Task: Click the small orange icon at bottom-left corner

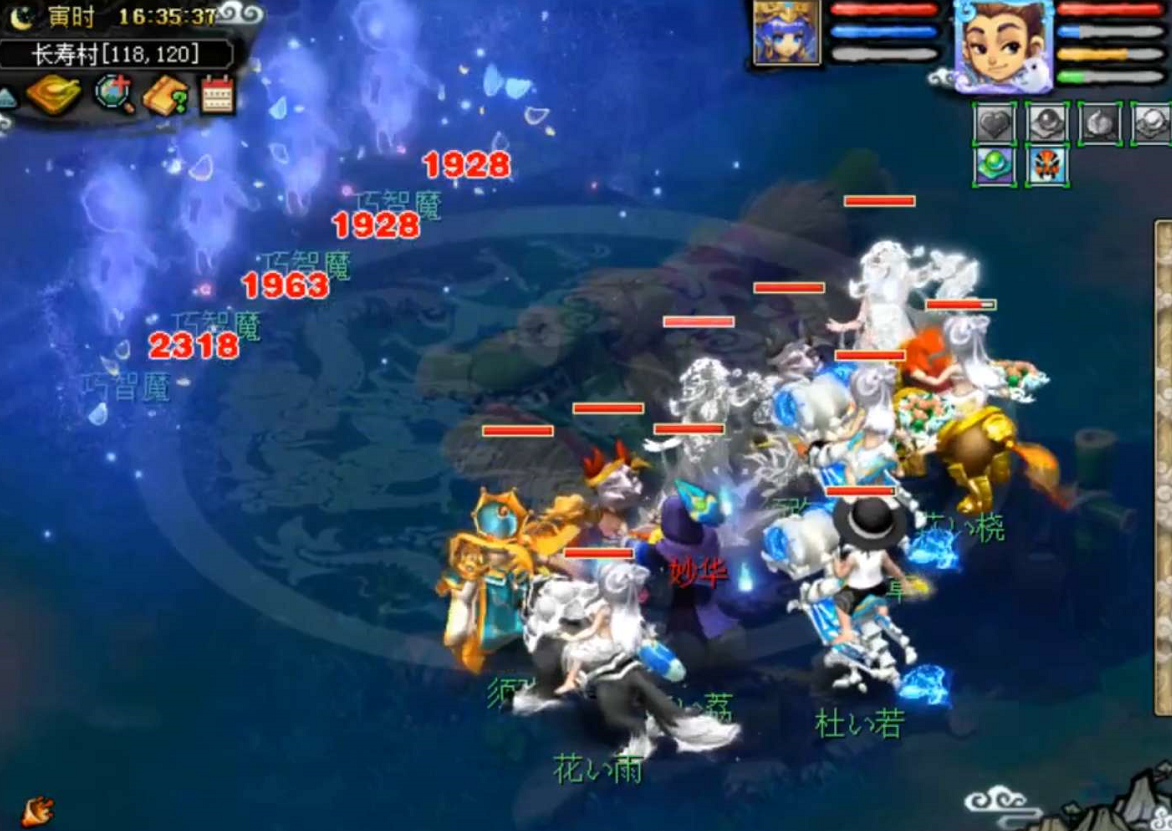Action: pos(36,809)
